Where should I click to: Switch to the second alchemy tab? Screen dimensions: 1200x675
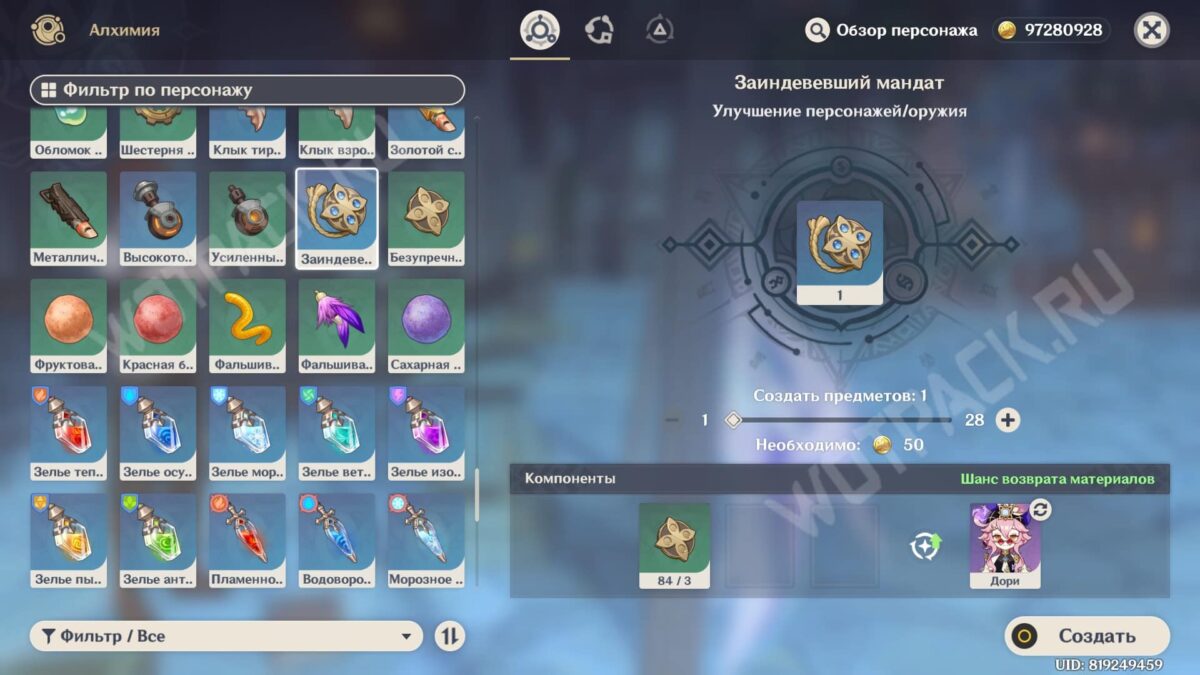click(x=599, y=30)
